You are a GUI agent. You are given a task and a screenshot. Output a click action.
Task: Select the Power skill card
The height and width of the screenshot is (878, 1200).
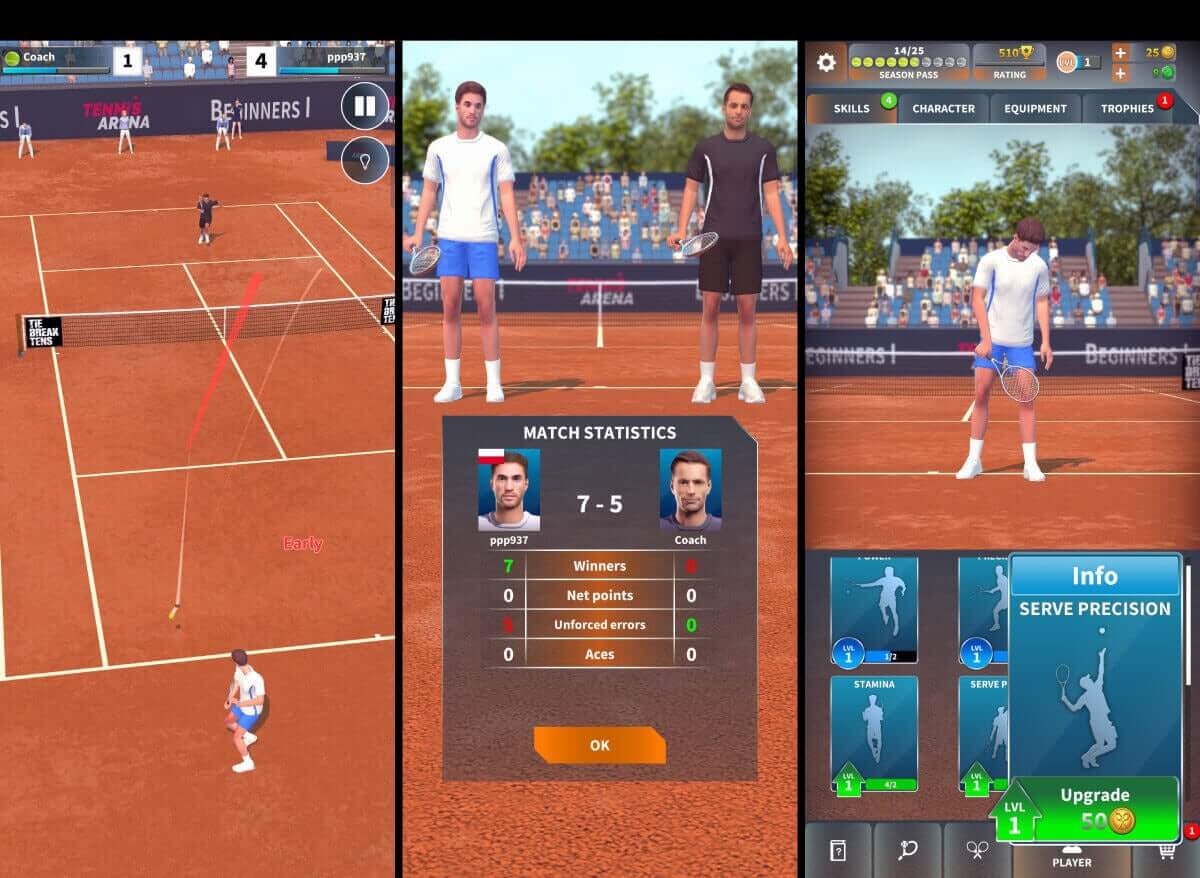tap(874, 606)
